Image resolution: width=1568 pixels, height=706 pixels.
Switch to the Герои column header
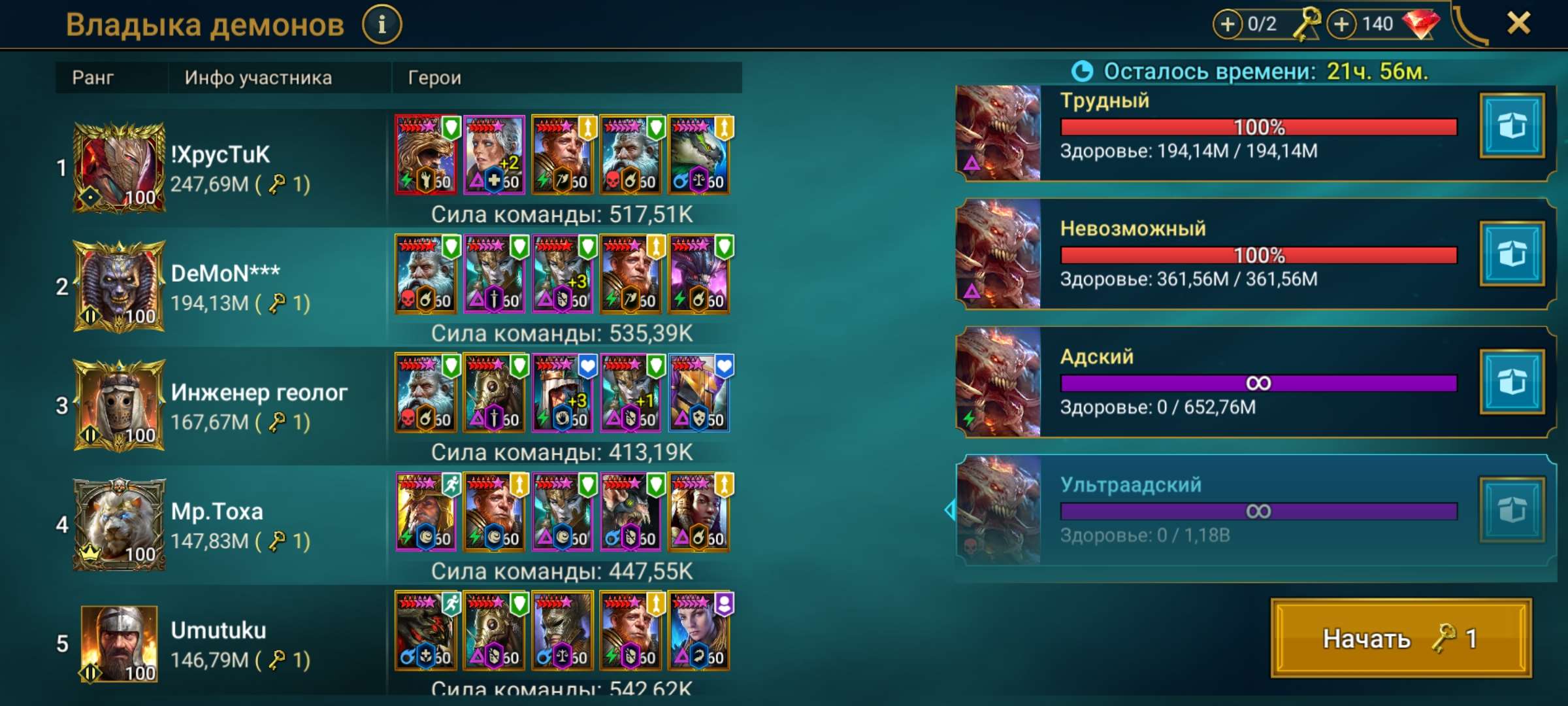click(434, 78)
